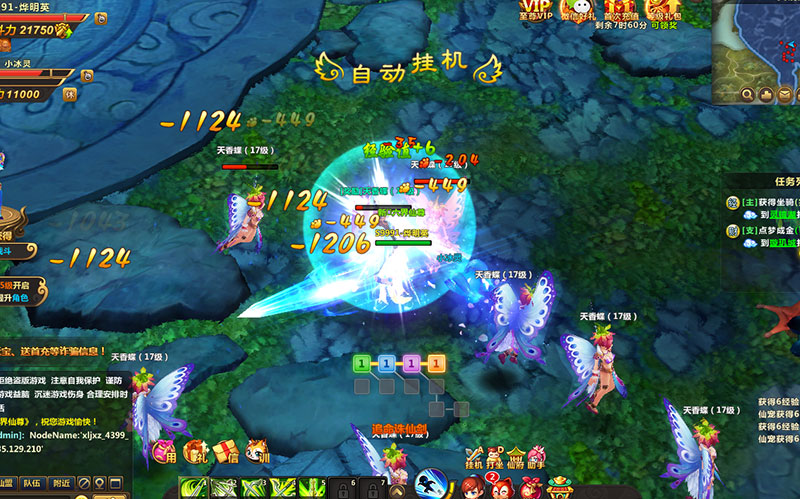This screenshot has height=499, width=800.
Task: Open the first recharge (首次充值) gift
Action: (x=620, y=10)
